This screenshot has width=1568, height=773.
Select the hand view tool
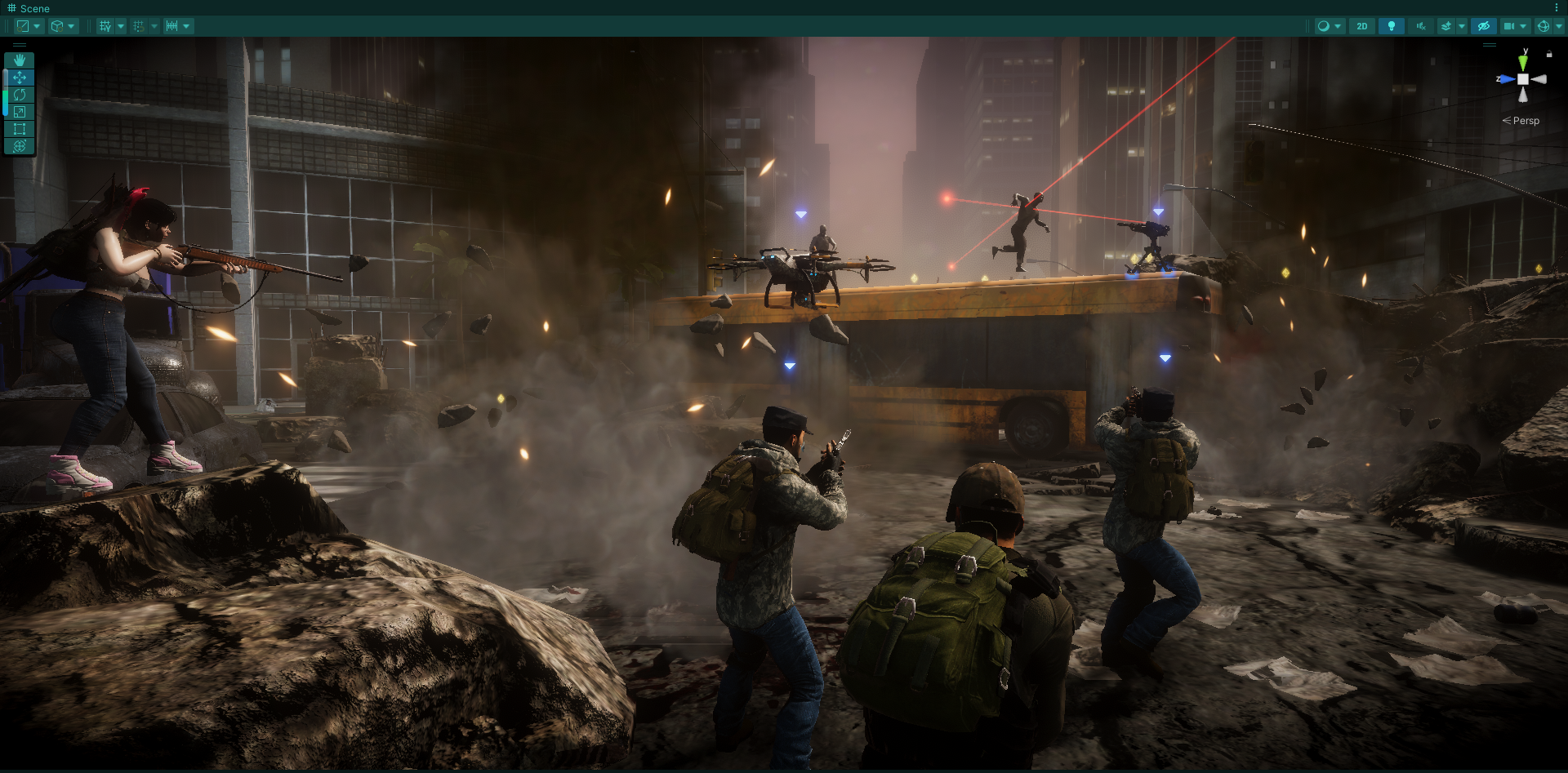tap(20, 60)
